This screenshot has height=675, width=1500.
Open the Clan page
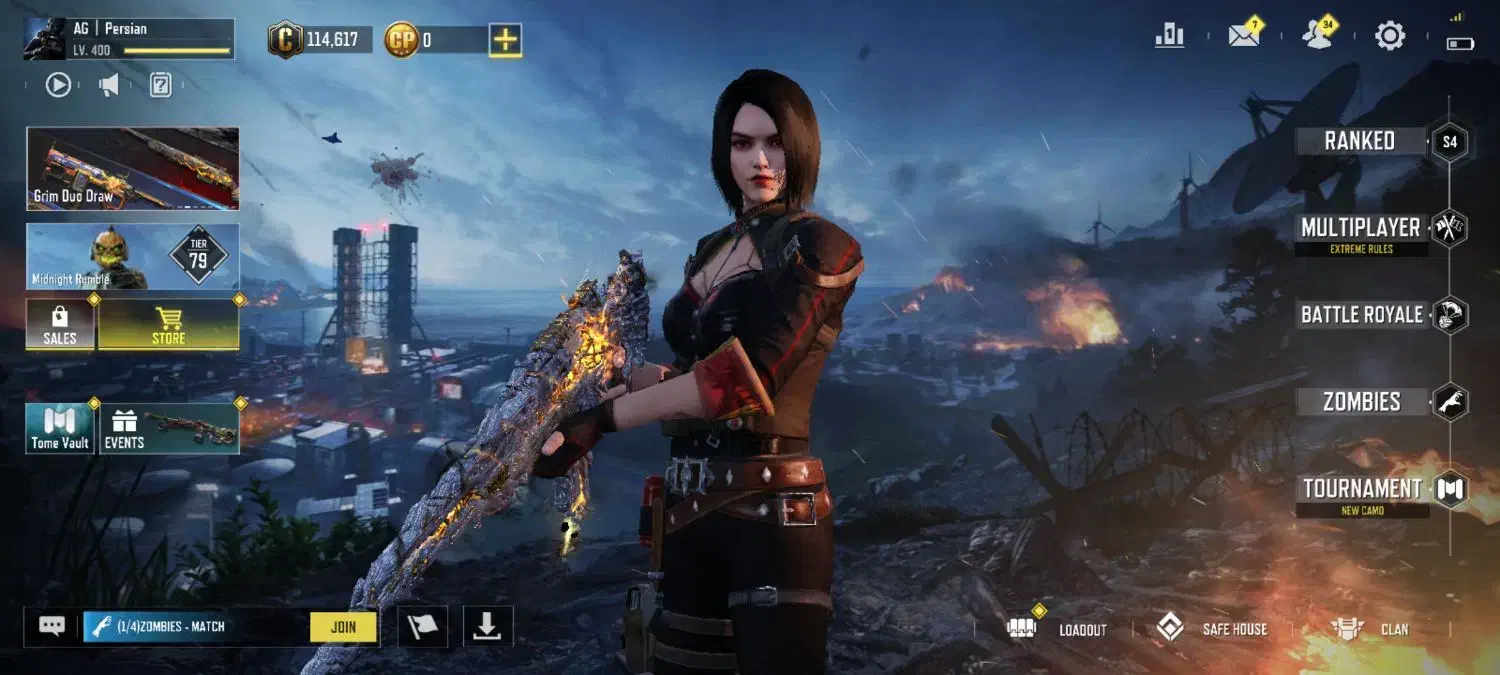1370,629
